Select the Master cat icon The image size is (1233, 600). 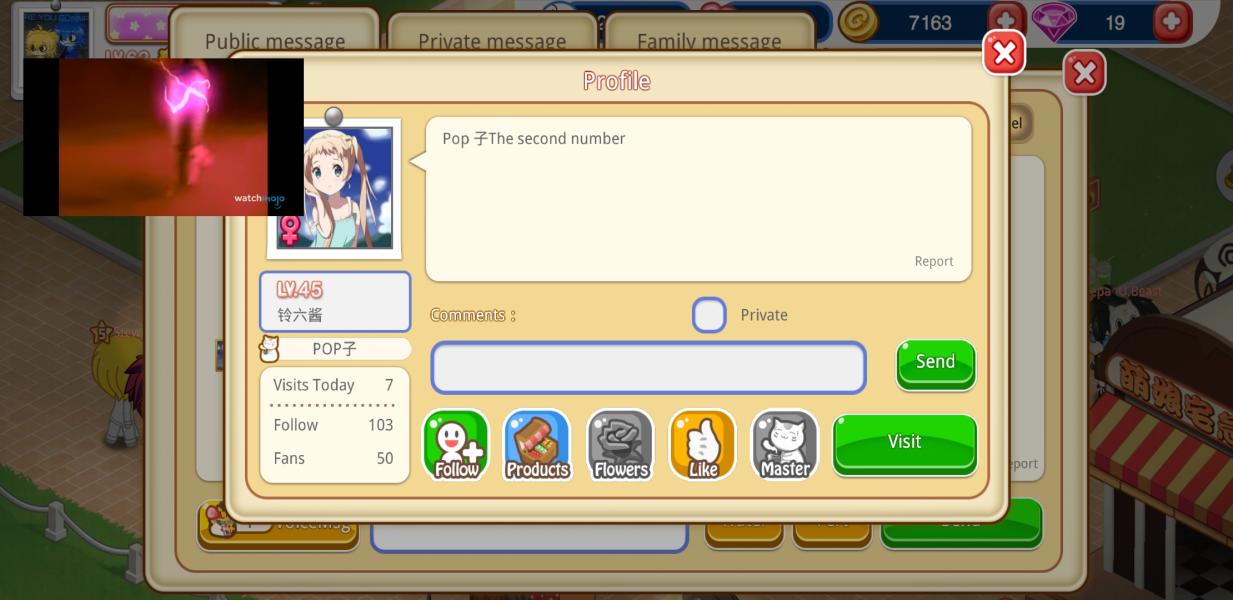[x=784, y=445]
